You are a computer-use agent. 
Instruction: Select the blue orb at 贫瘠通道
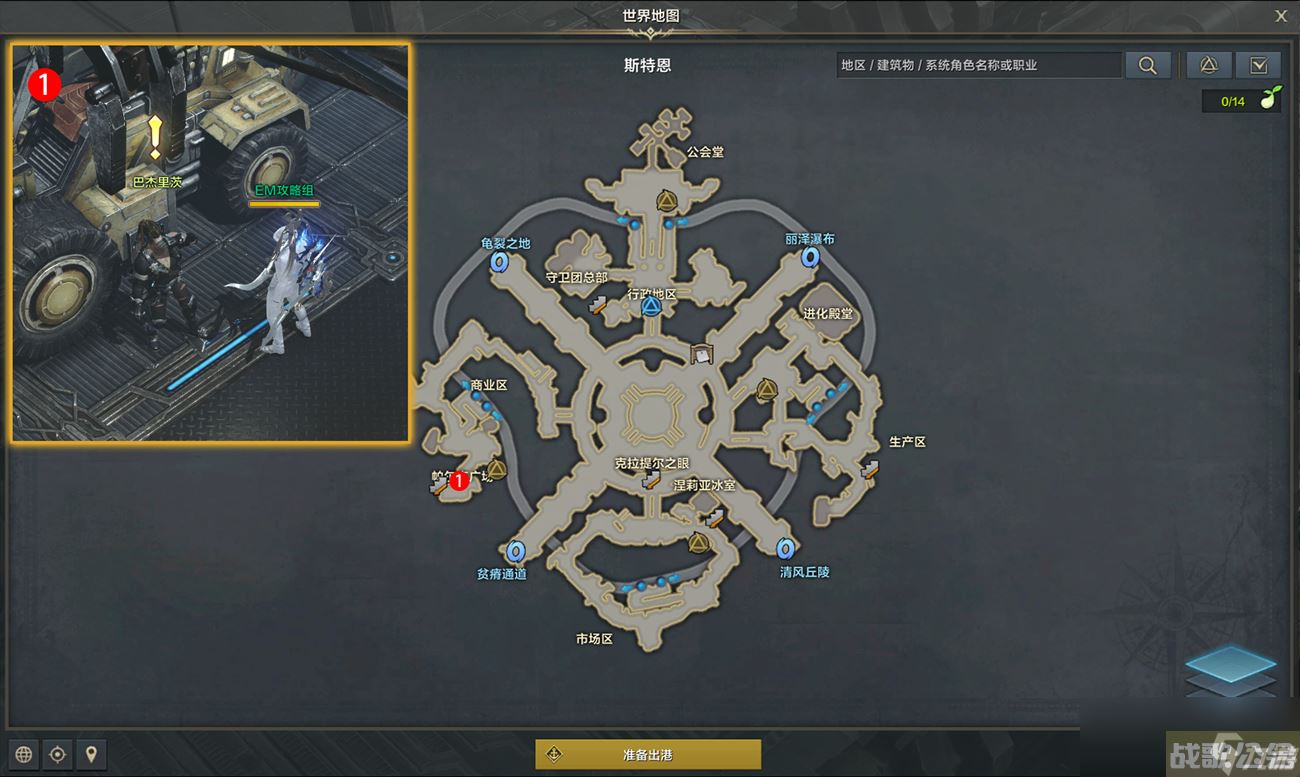[x=517, y=549]
